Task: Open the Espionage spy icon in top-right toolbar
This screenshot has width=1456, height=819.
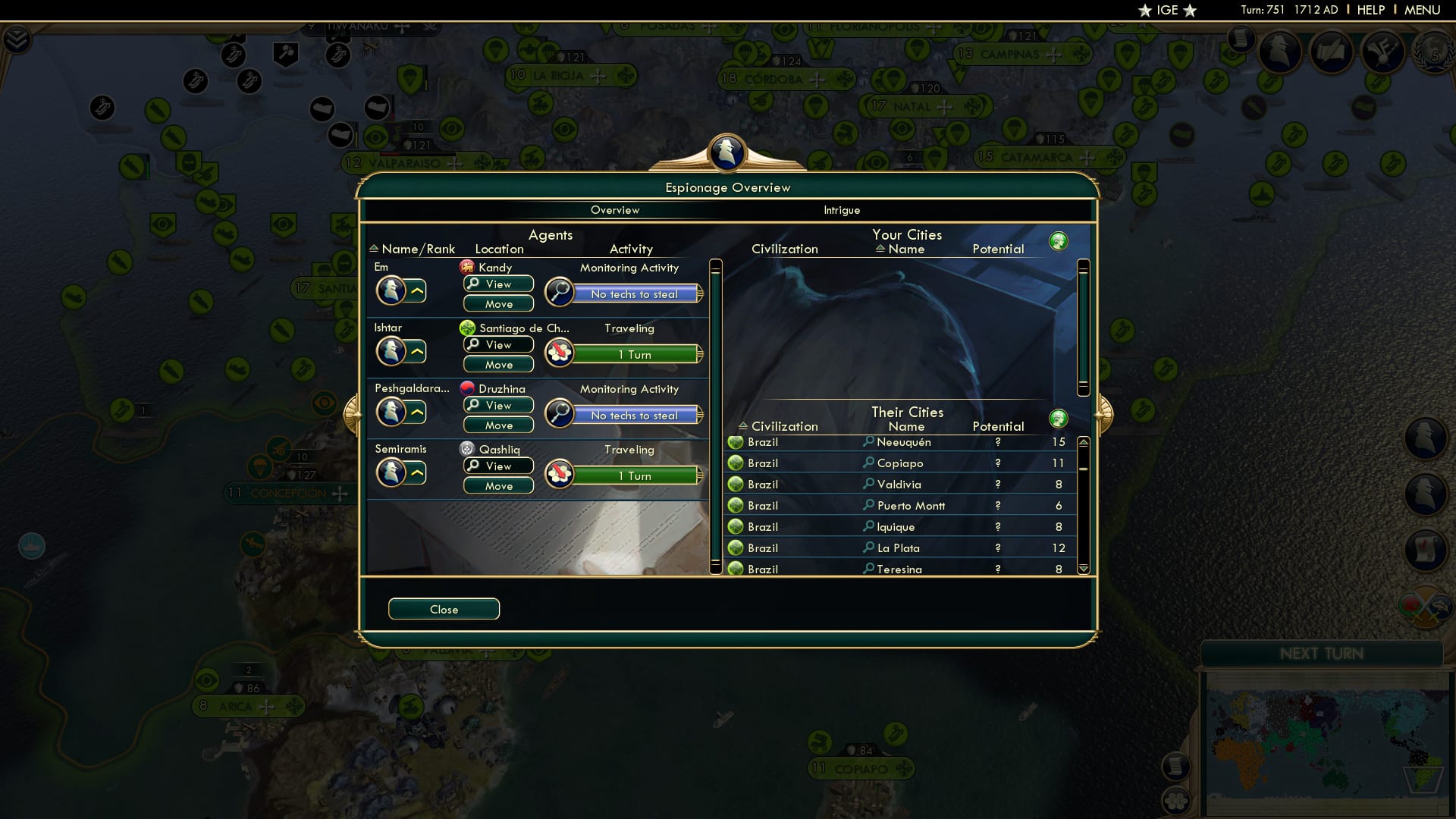Action: pyautogui.click(x=1279, y=53)
